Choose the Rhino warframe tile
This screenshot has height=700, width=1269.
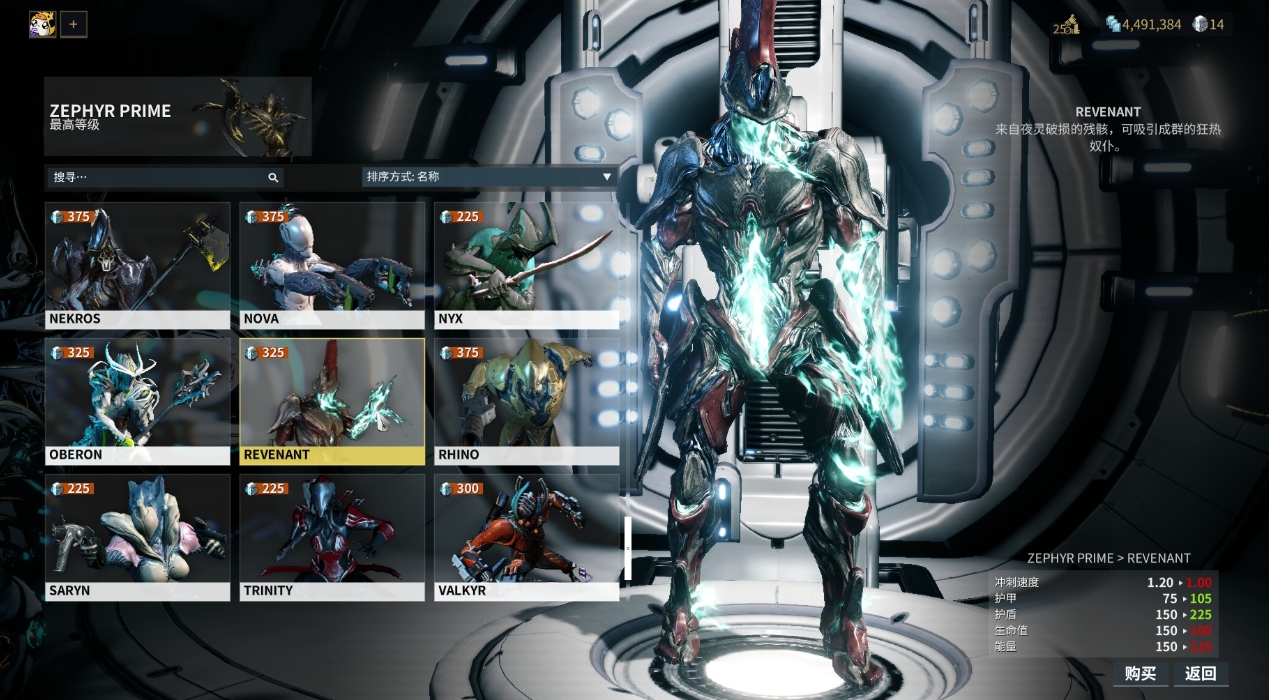526,401
